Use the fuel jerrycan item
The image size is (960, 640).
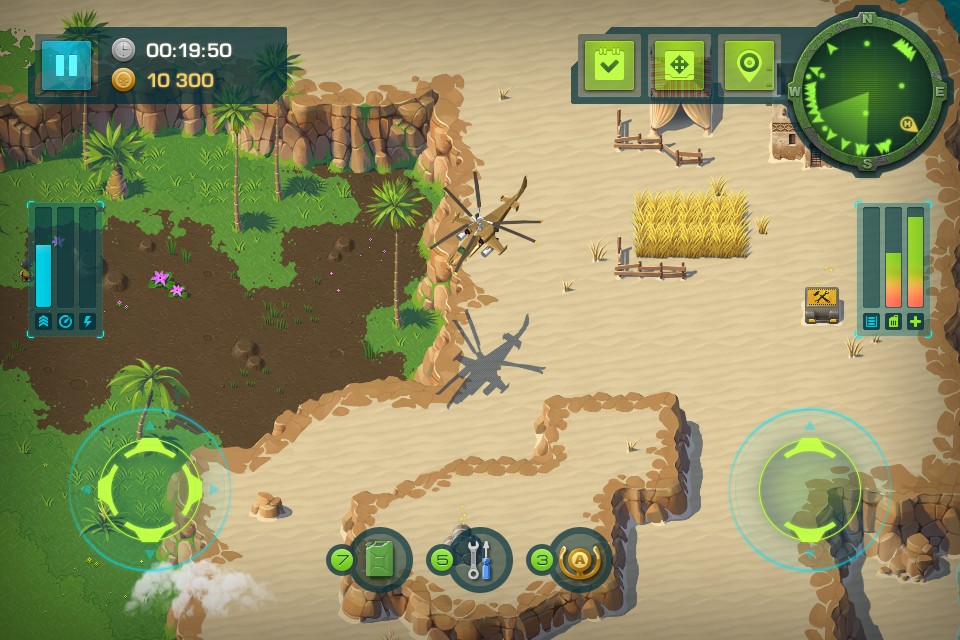[380, 559]
